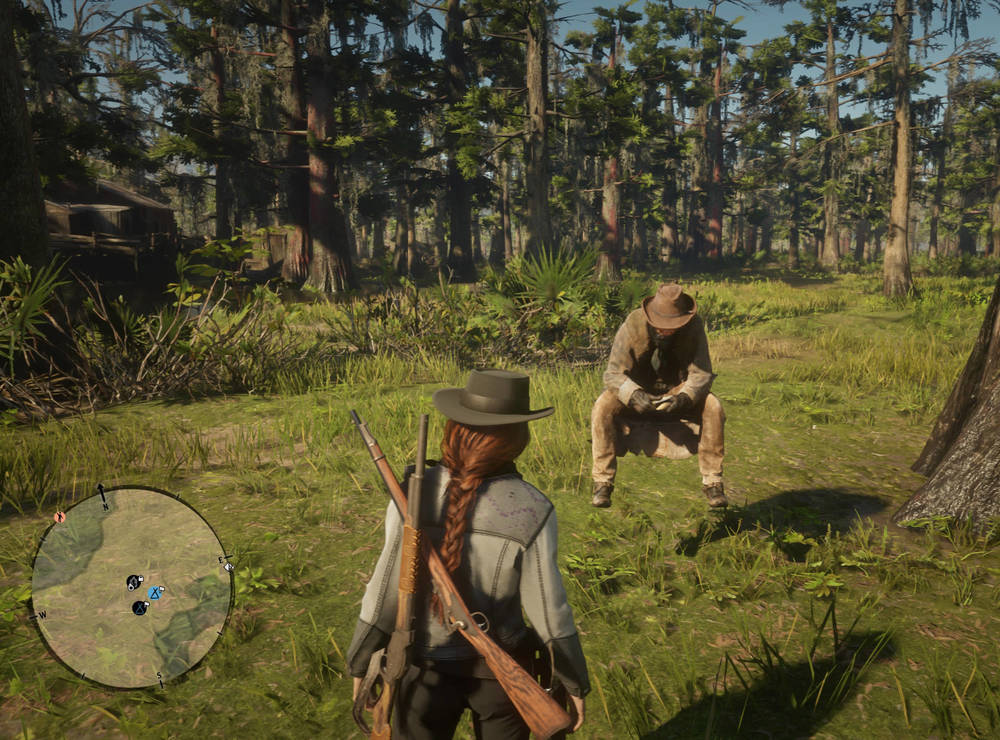This screenshot has height=740, width=1000.
Task: Click the pink marker on minimap's edge
Action: (59, 517)
